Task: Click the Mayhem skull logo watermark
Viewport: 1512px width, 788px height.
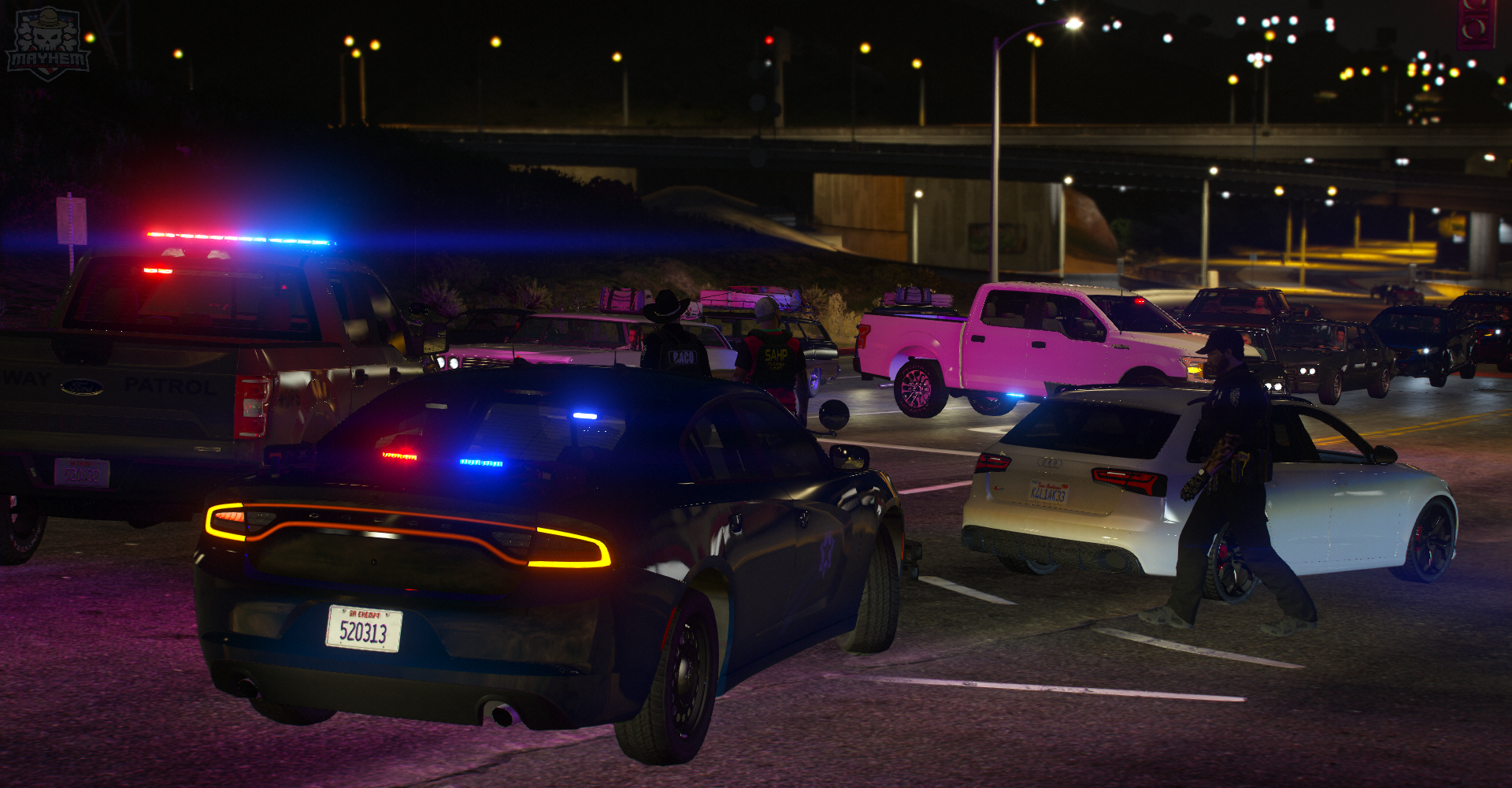Action: coord(47,43)
